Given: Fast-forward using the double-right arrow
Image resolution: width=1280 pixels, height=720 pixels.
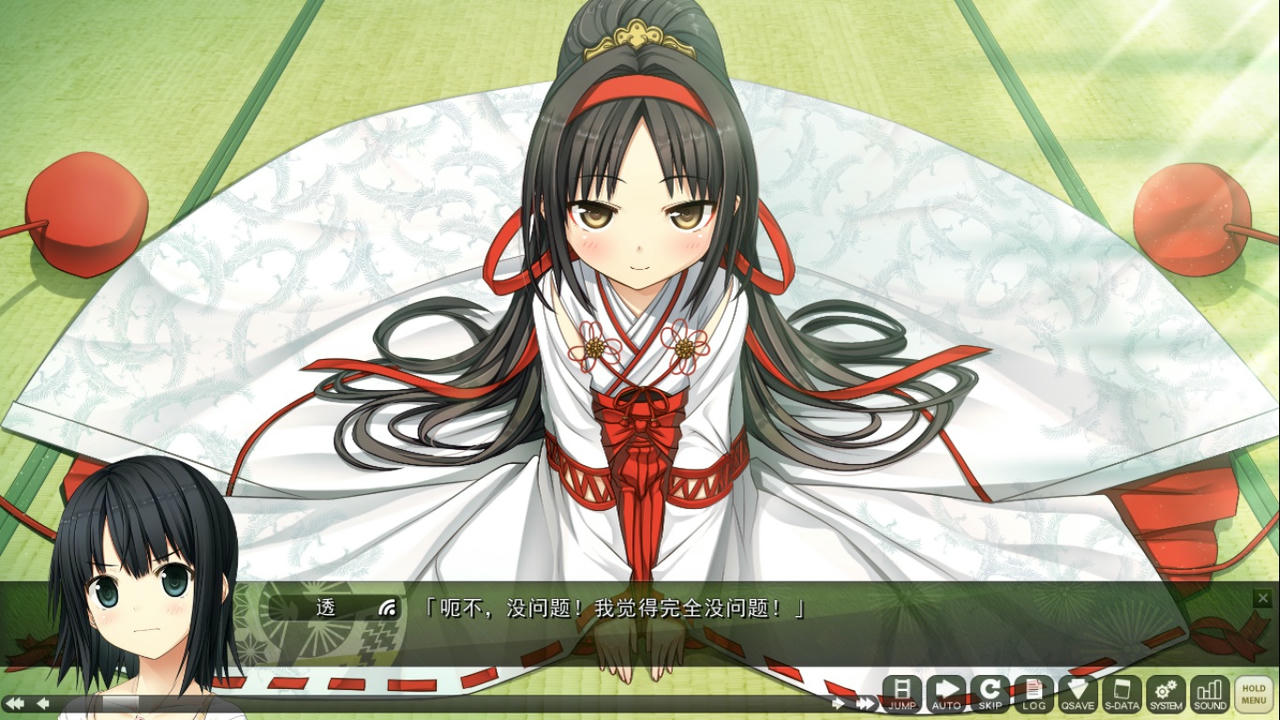Looking at the screenshot, I should [x=864, y=703].
